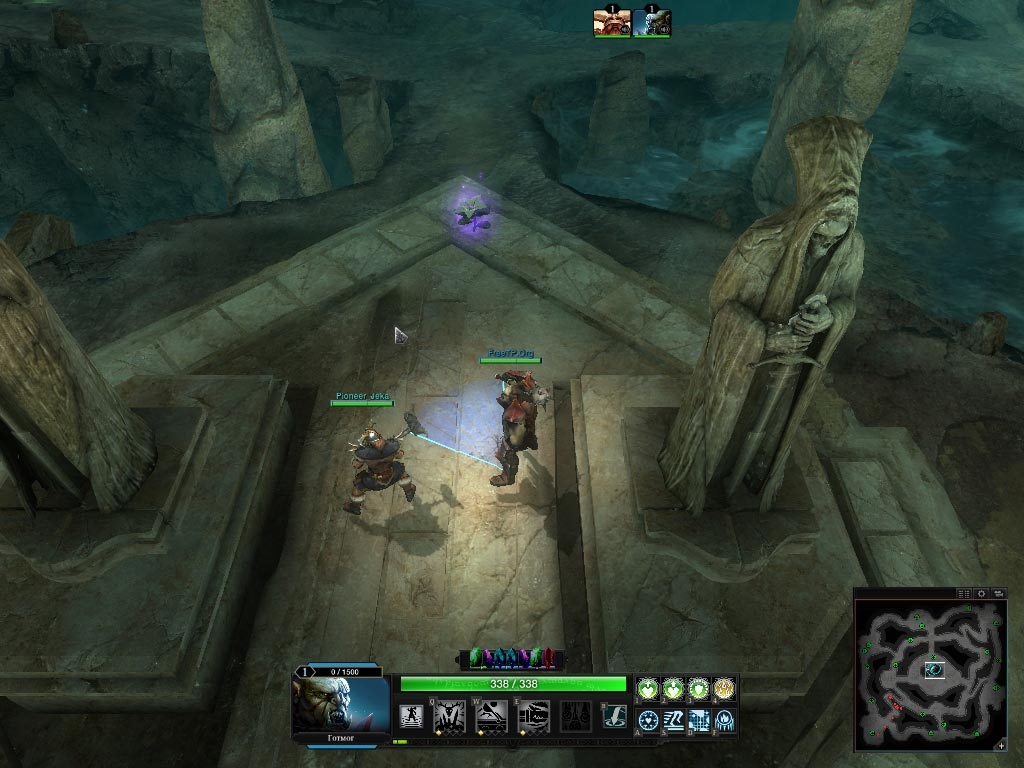Use the B recall arrow ability
This screenshot has width=1024, height=768.
coord(614,716)
